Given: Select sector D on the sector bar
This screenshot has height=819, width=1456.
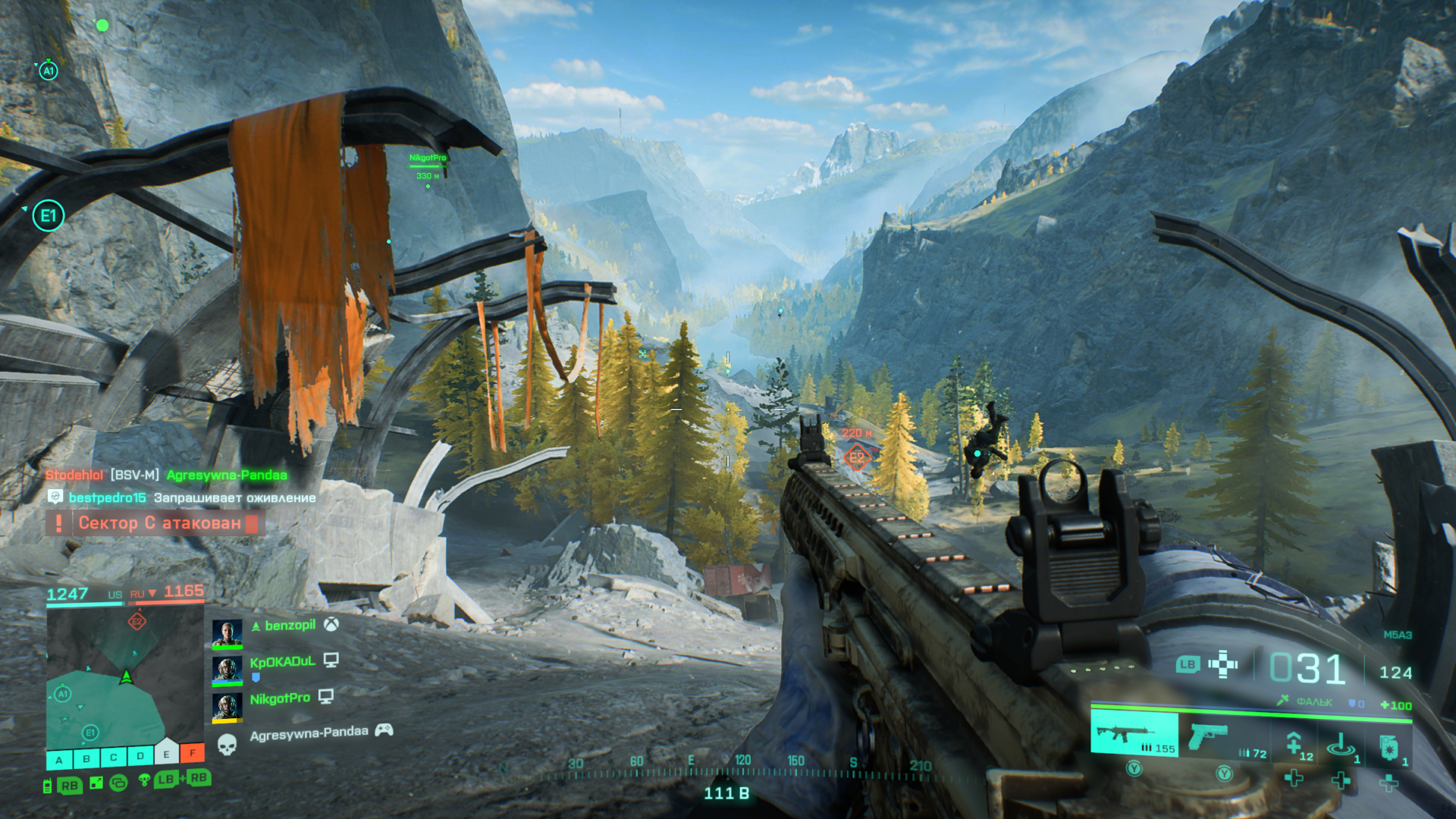Looking at the screenshot, I should click(140, 756).
